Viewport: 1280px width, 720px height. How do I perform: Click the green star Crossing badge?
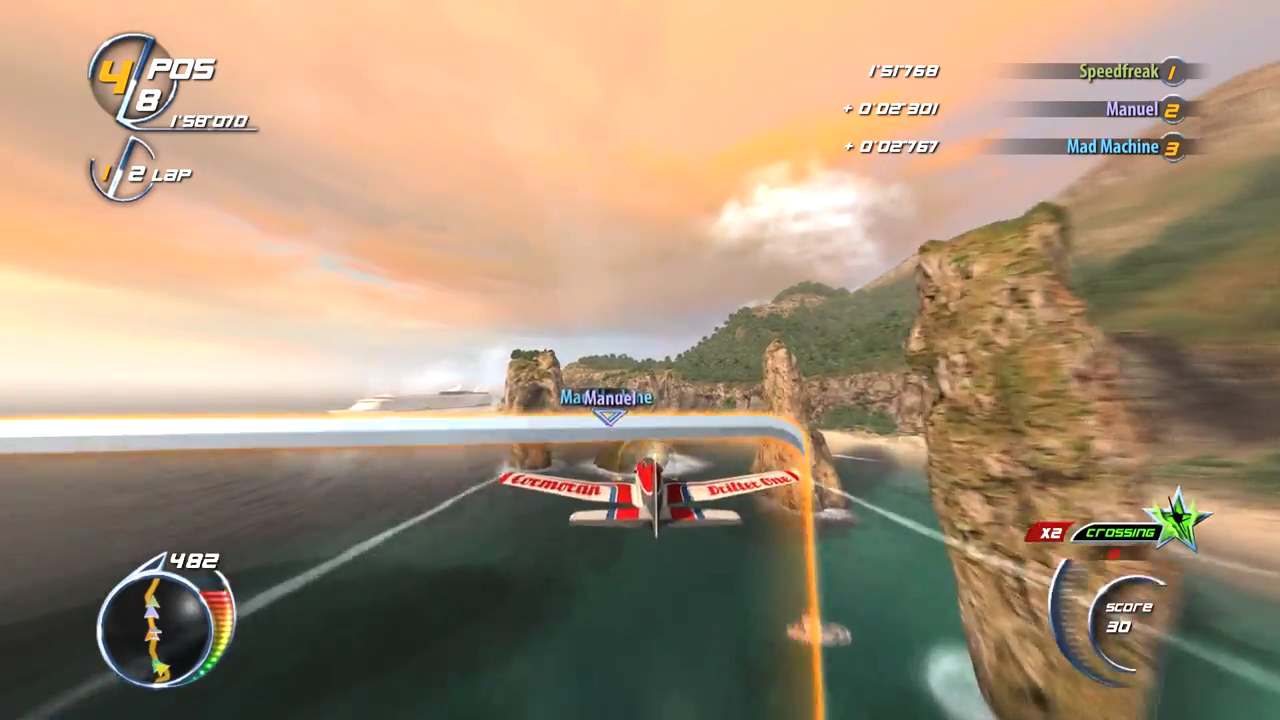click(x=1180, y=518)
